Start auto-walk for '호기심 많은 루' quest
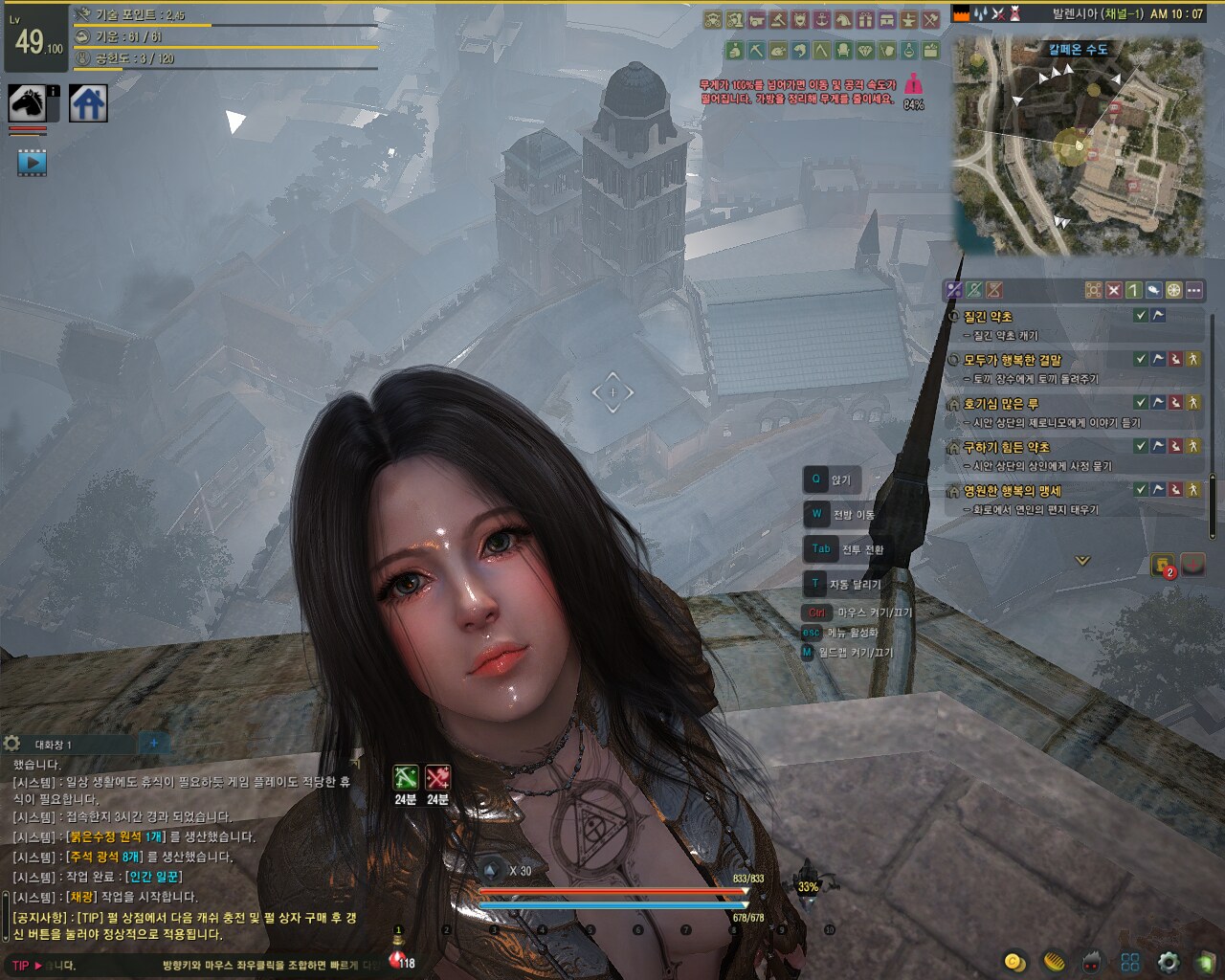 (1192, 403)
